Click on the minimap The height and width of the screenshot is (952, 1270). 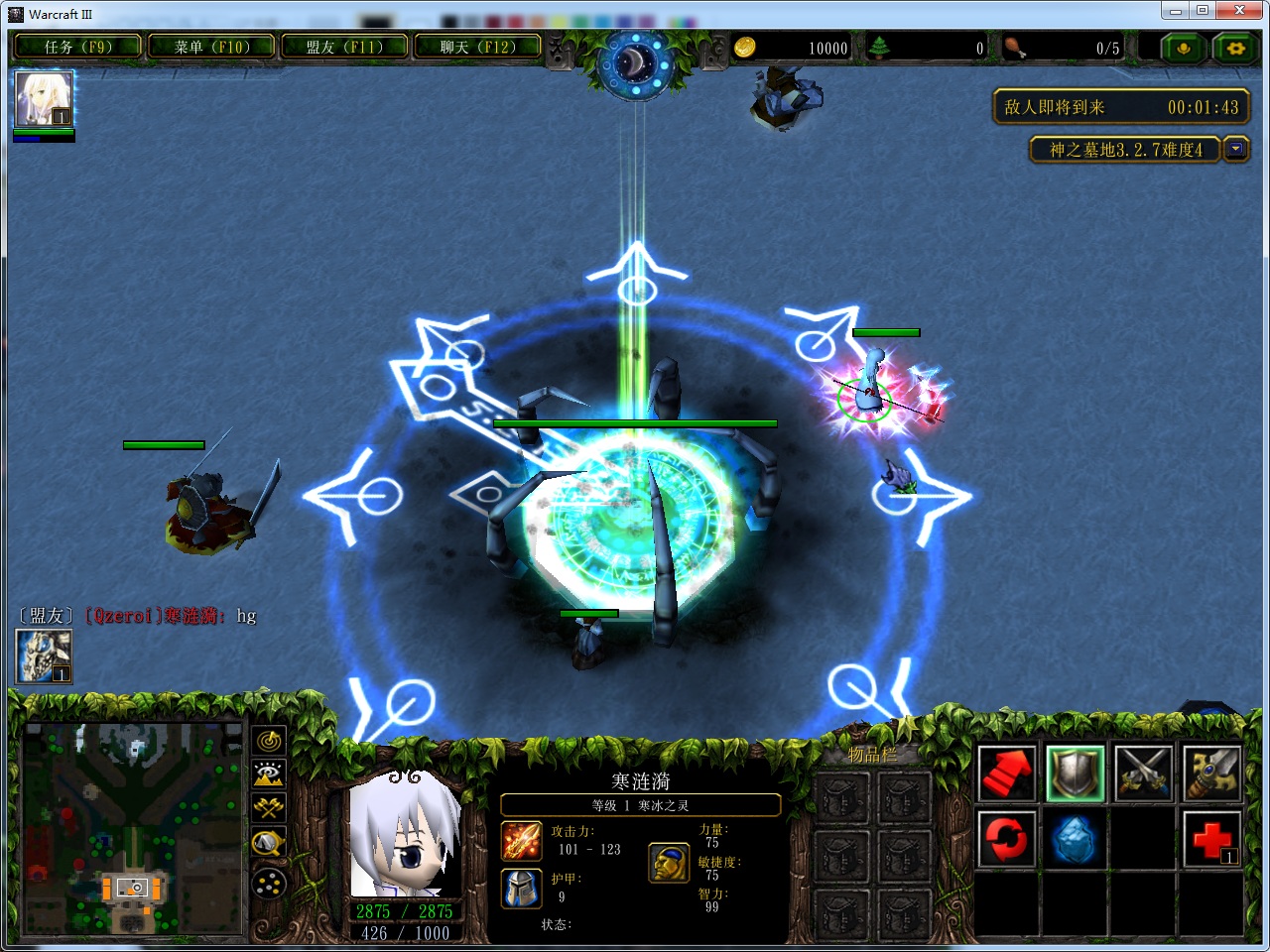132,828
